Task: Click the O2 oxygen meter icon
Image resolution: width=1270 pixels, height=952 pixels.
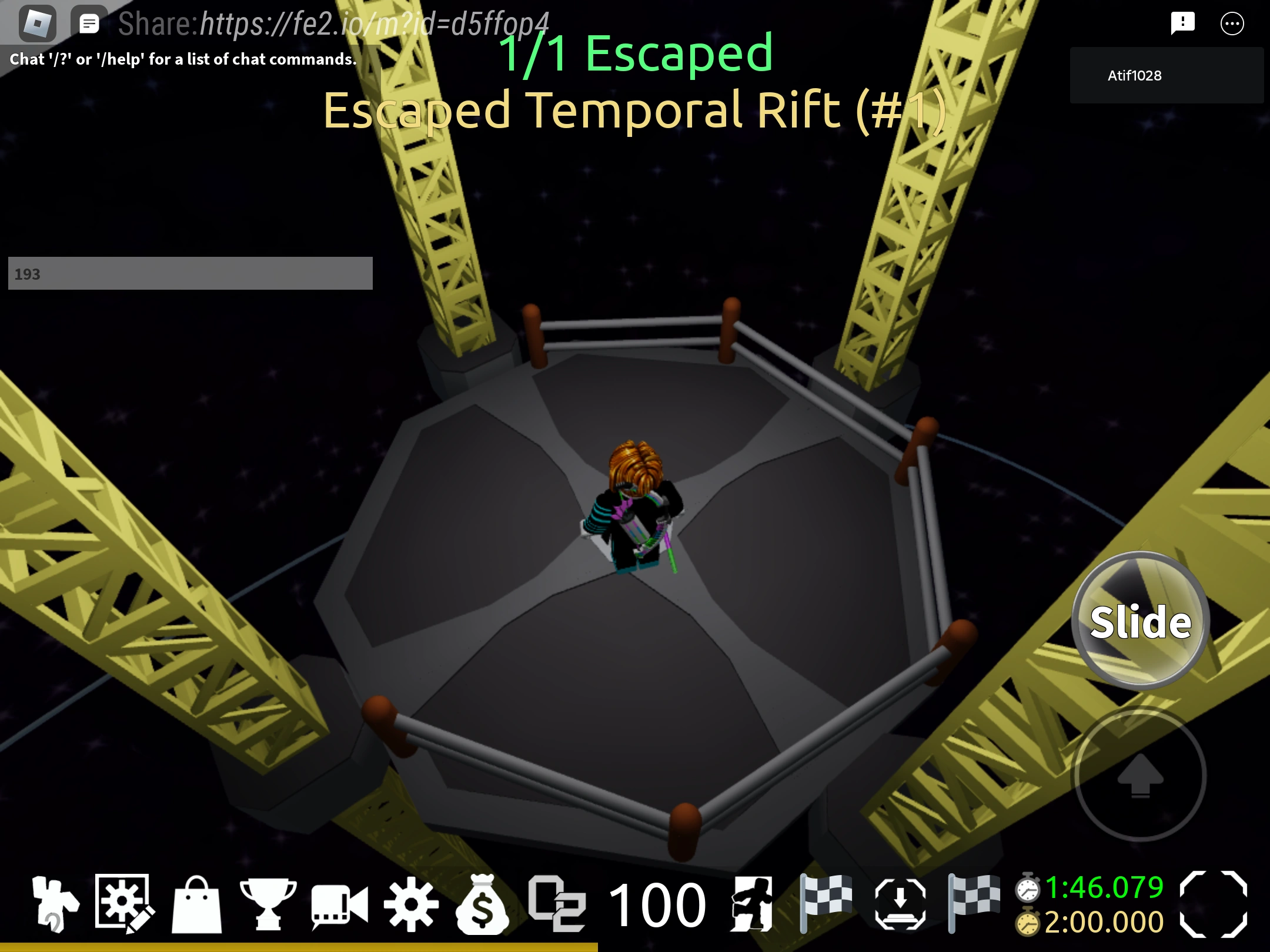Action: [x=557, y=903]
